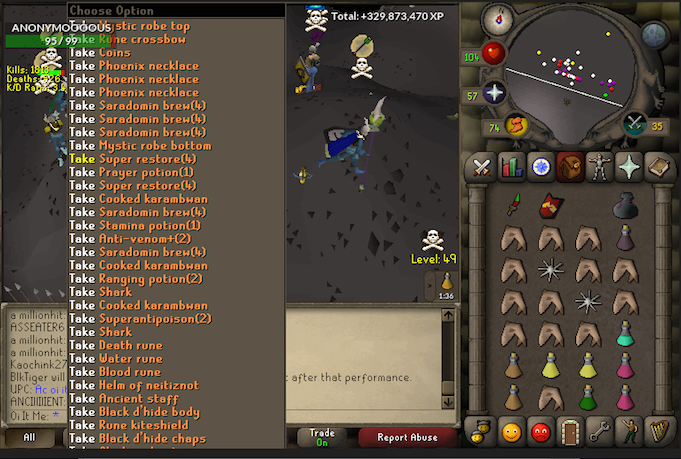
Task: Open the logout door tab
Action: coord(569,432)
